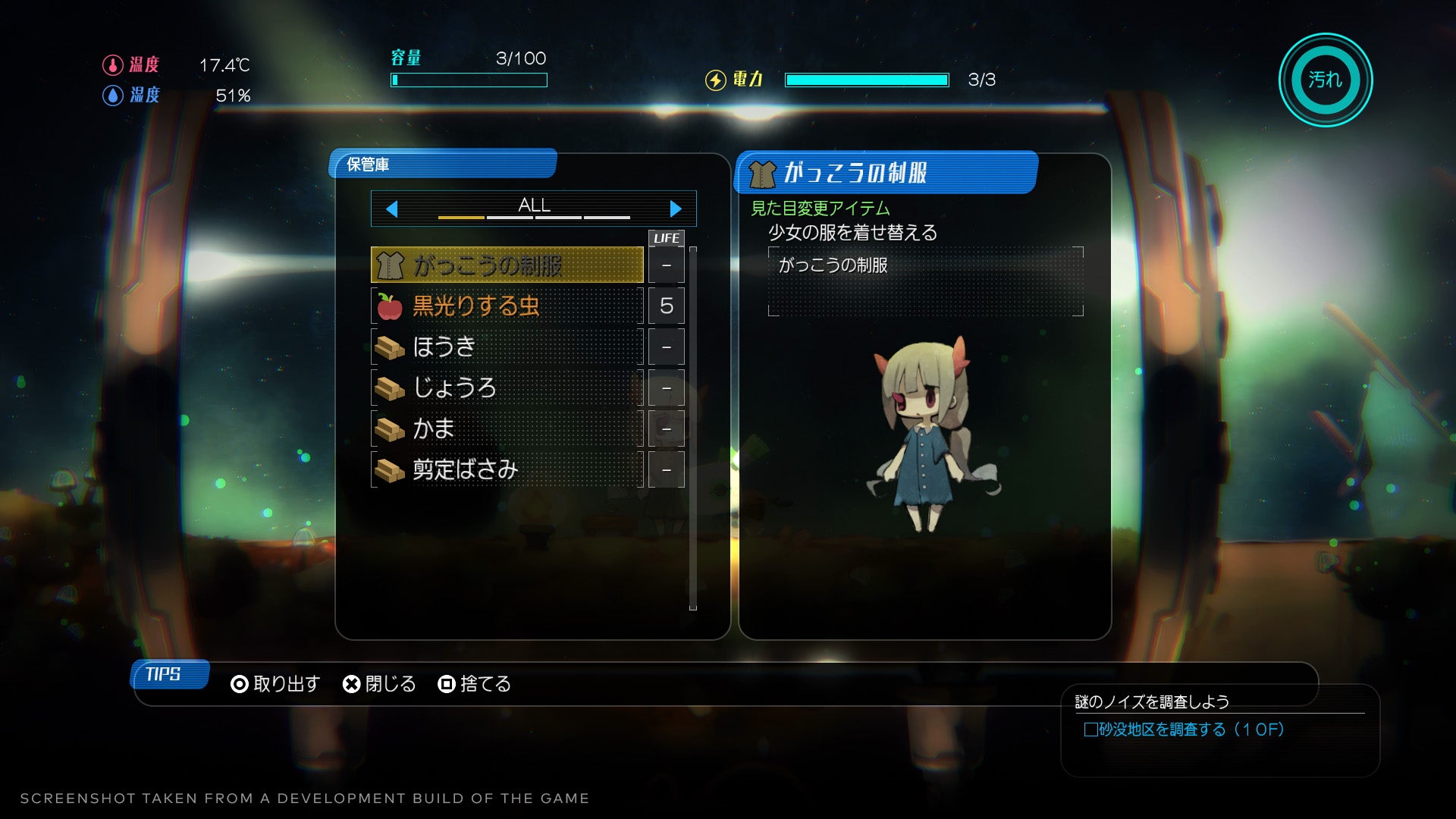
Task: Close the storage with 閉じる
Action: tap(379, 684)
